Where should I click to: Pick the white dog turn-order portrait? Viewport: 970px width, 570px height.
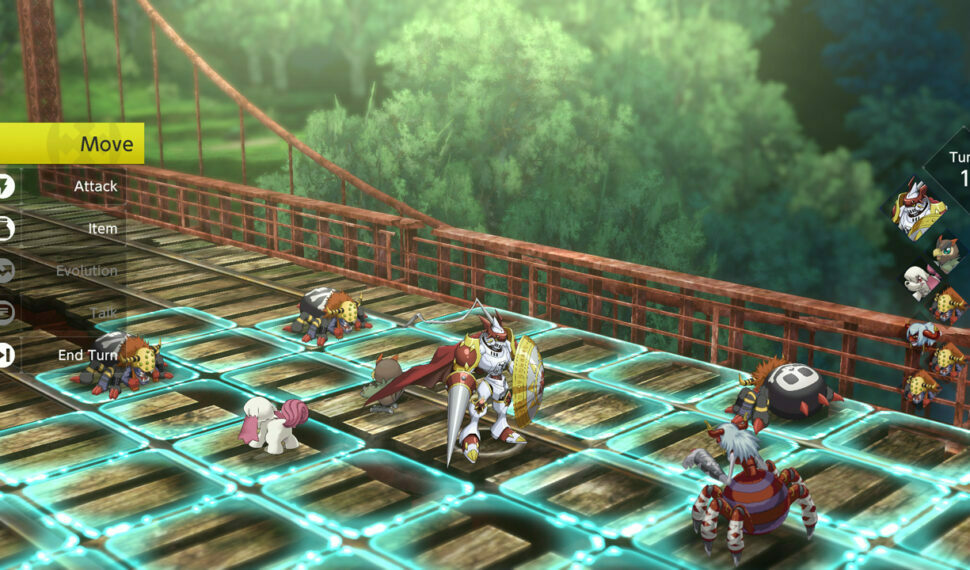click(921, 281)
